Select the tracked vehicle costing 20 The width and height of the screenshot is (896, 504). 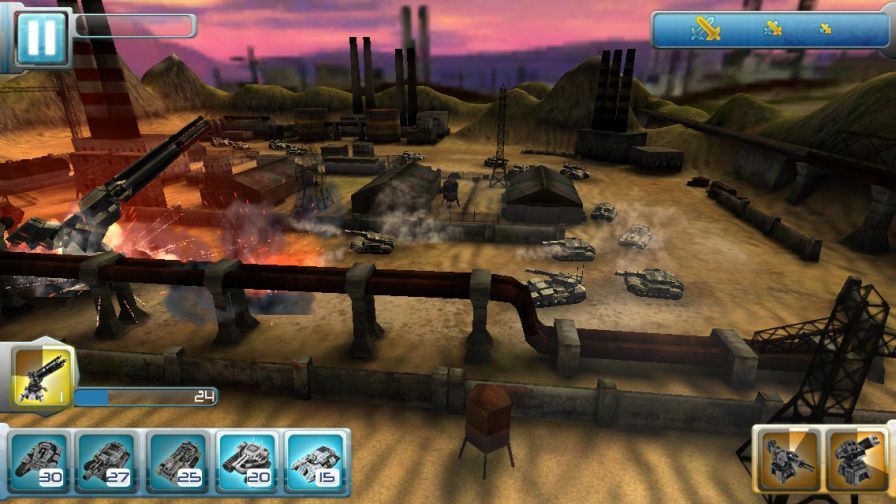coord(248,463)
